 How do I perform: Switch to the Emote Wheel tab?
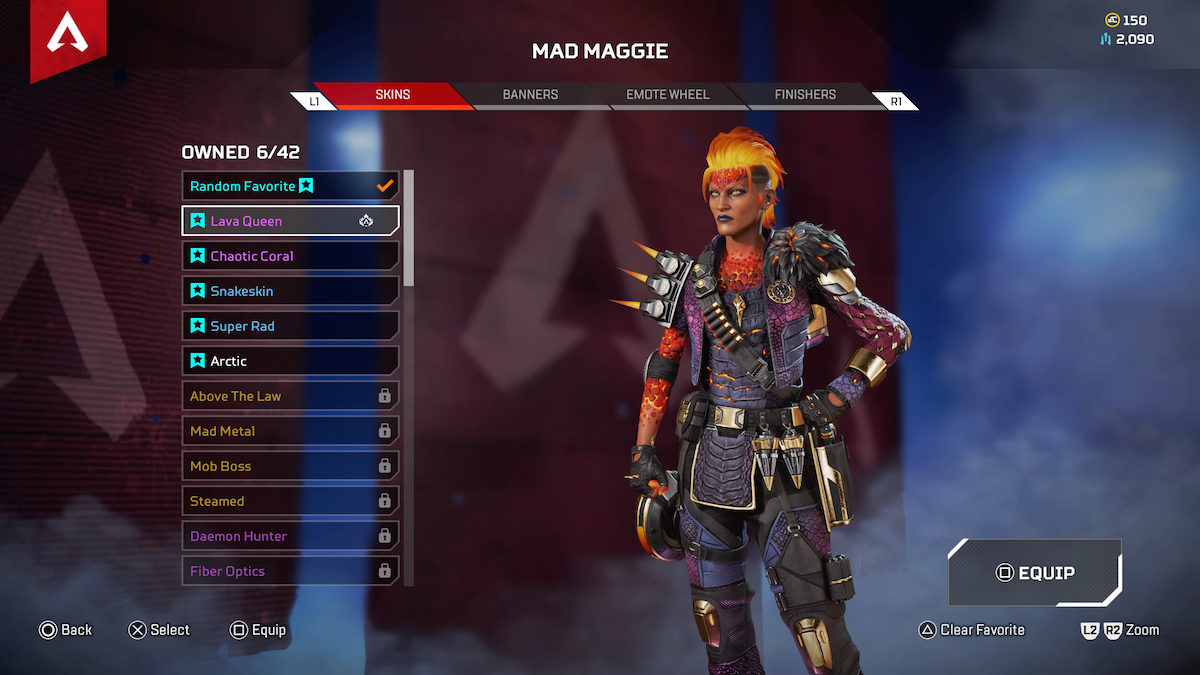point(667,95)
